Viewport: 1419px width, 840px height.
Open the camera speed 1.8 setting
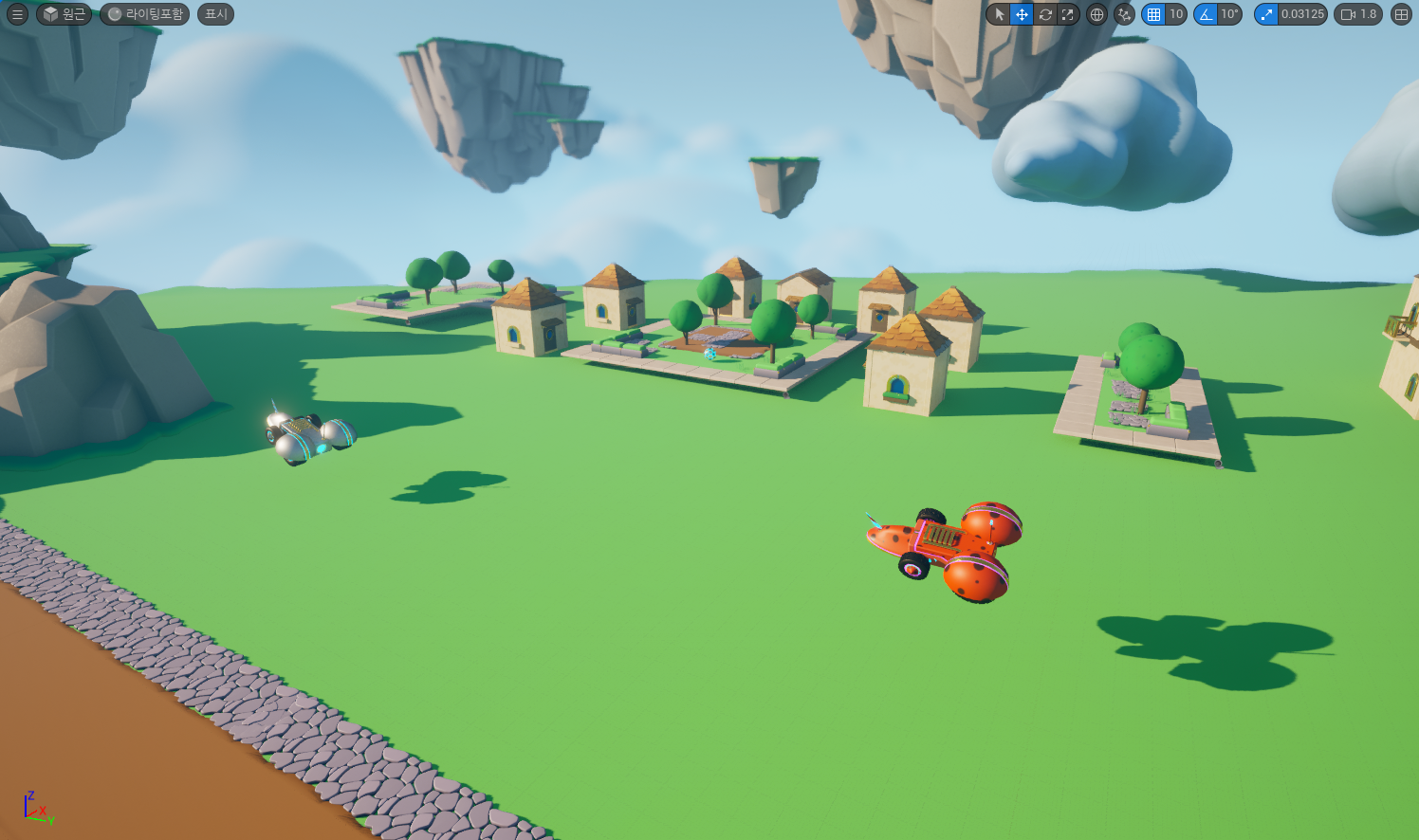1358,14
